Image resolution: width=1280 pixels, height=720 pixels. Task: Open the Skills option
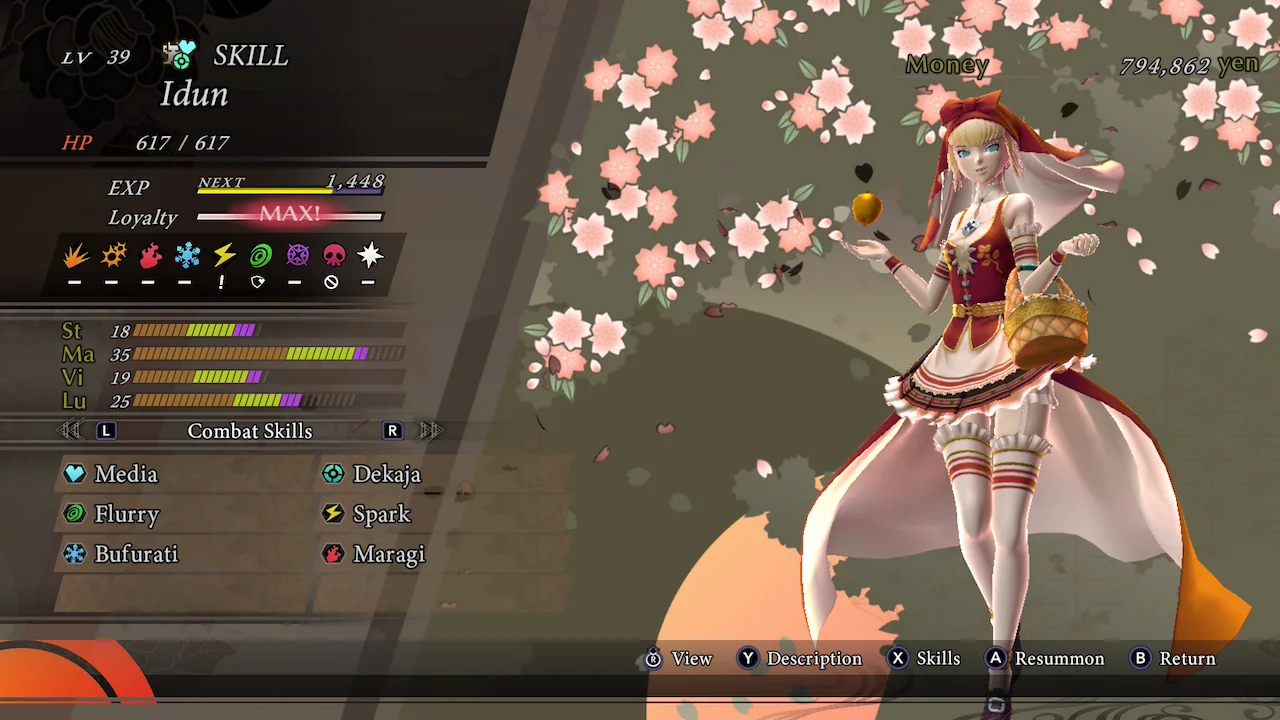pyautogui.click(x=924, y=659)
